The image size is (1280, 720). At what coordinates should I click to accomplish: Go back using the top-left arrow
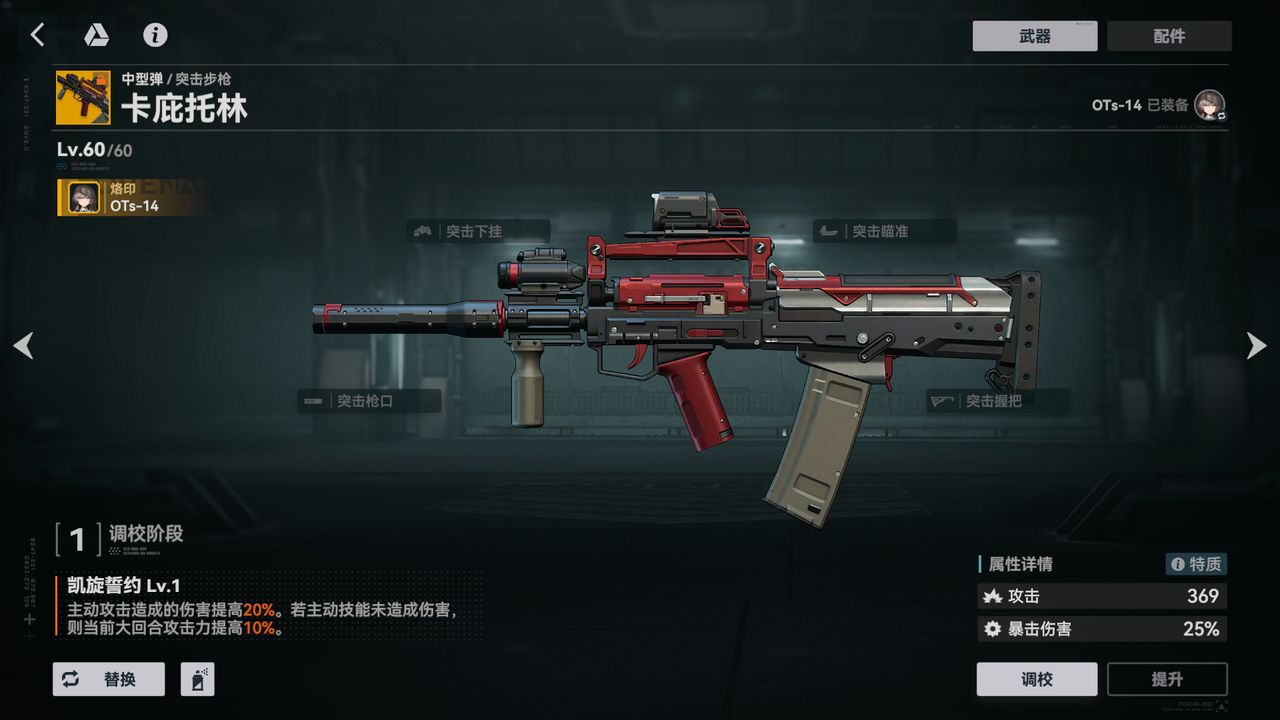[37, 35]
